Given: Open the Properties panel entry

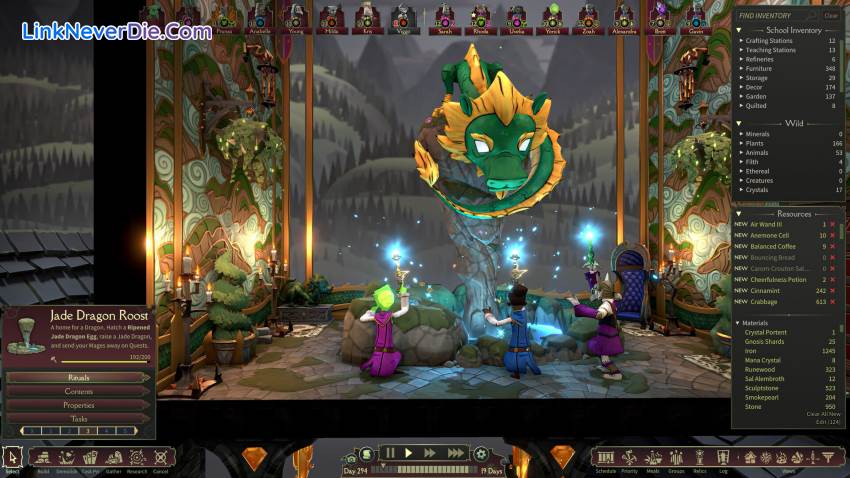Looking at the screenshot, I should click(x=79, y=405).
